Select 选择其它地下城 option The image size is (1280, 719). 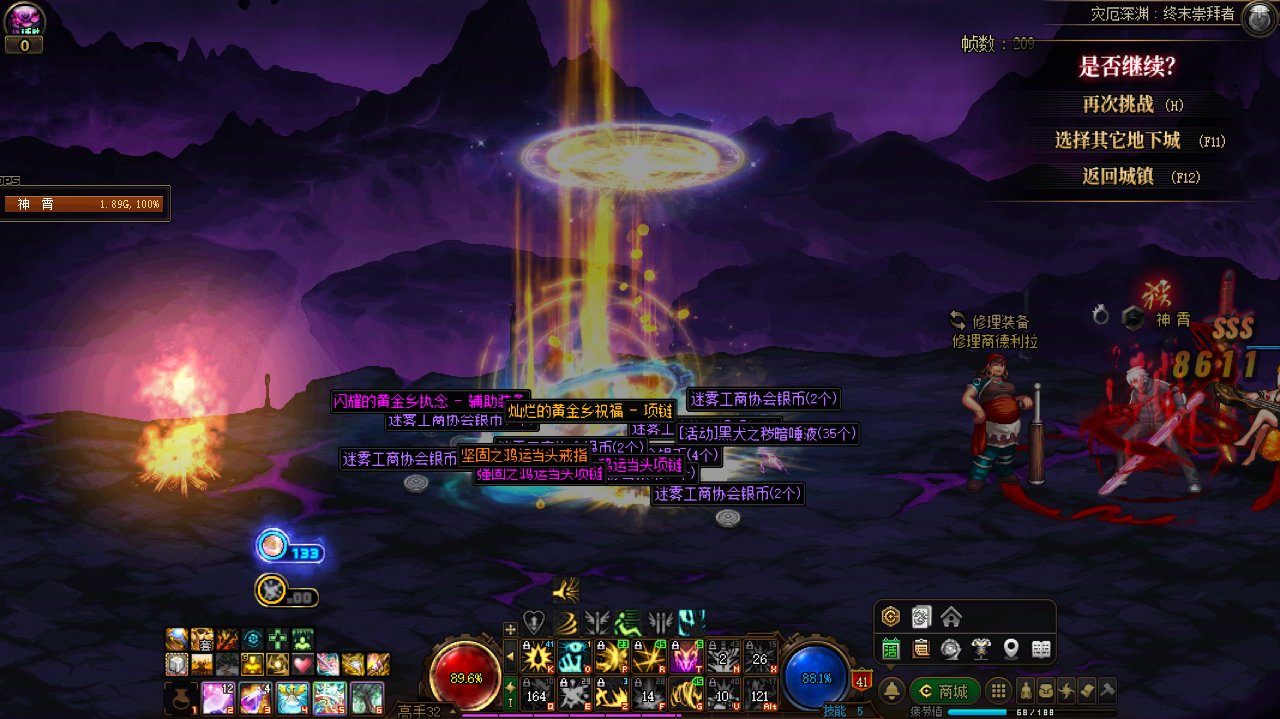point(1118,140)
